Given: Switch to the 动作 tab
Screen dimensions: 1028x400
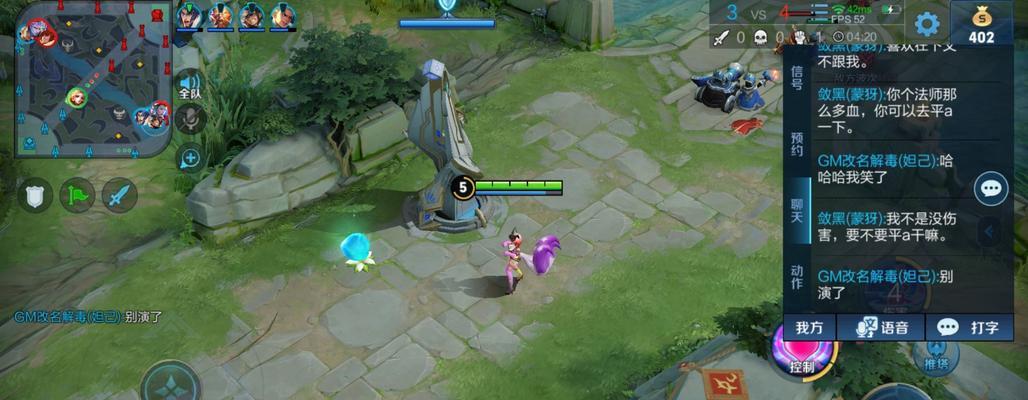Looking at the screenshot, I should click(x=797, y=277).
